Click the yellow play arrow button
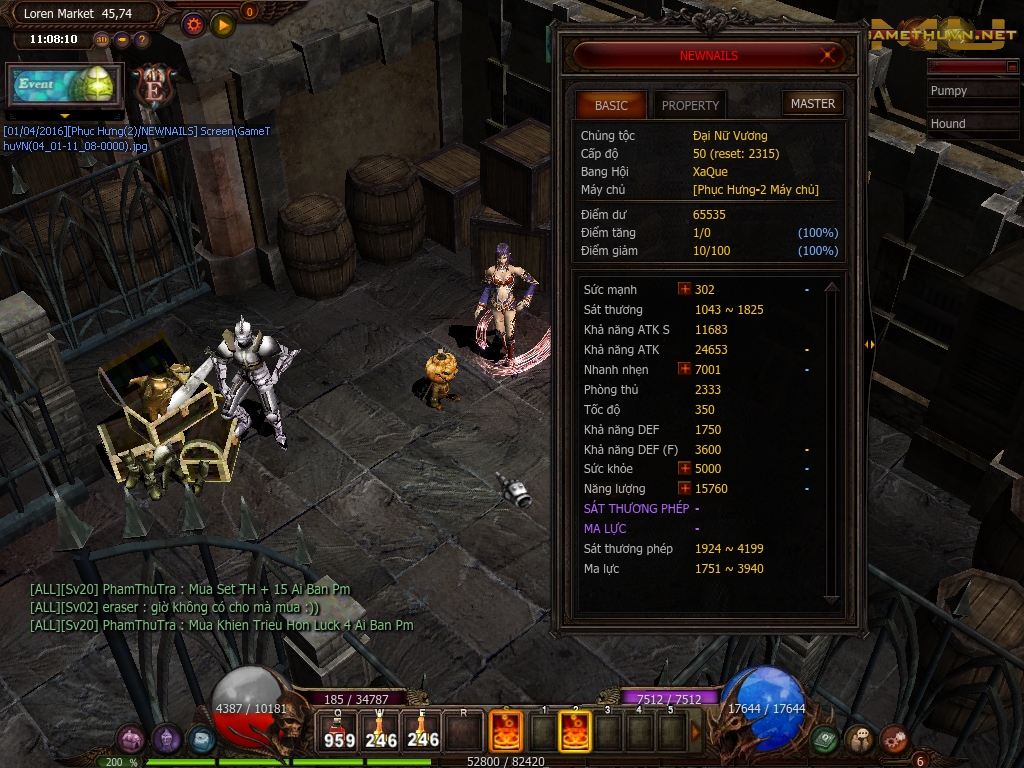This screenshot has height=768, width=1024. tap(223, 25)
